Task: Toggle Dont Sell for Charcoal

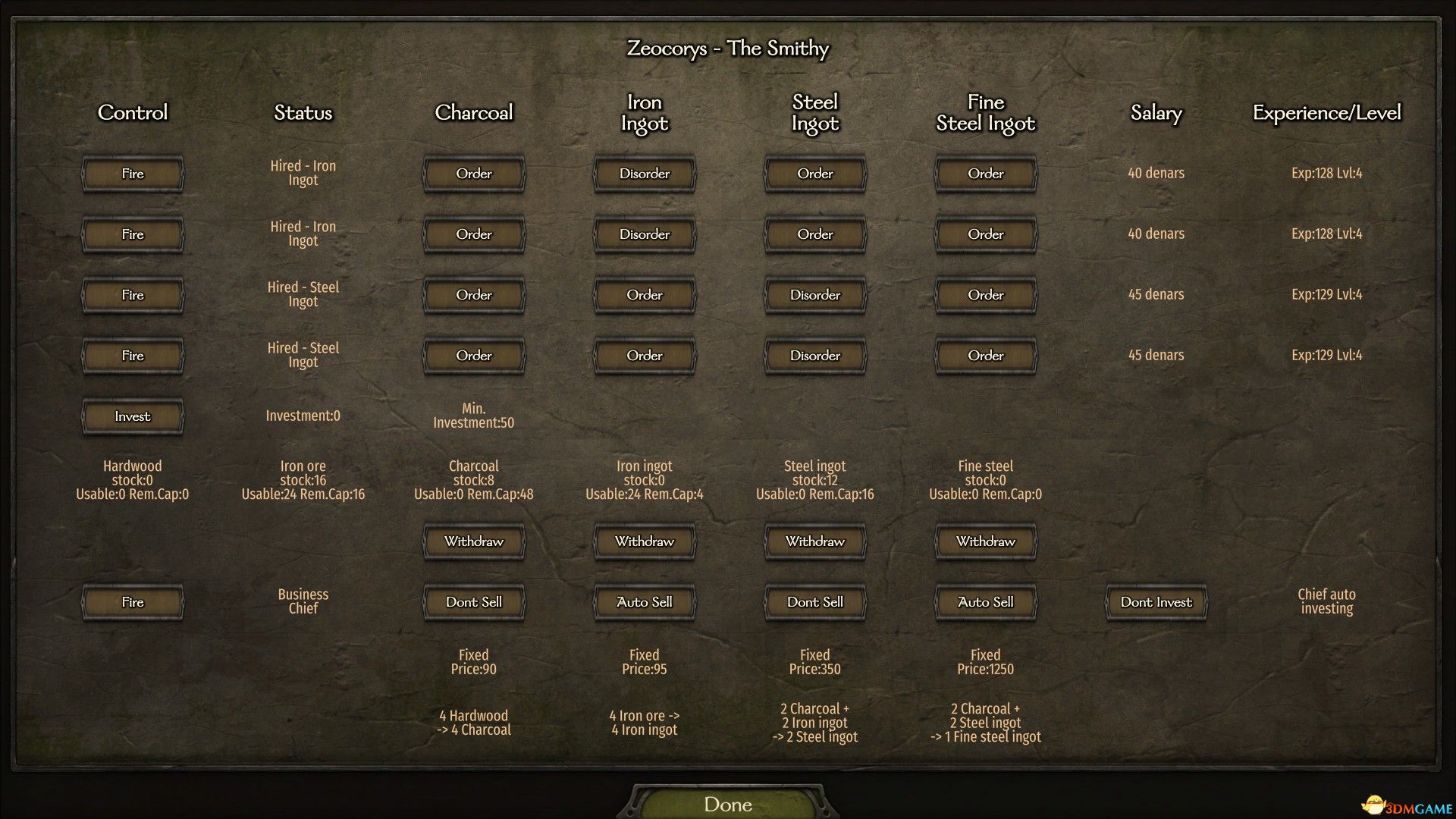Action: click(474, 602)
